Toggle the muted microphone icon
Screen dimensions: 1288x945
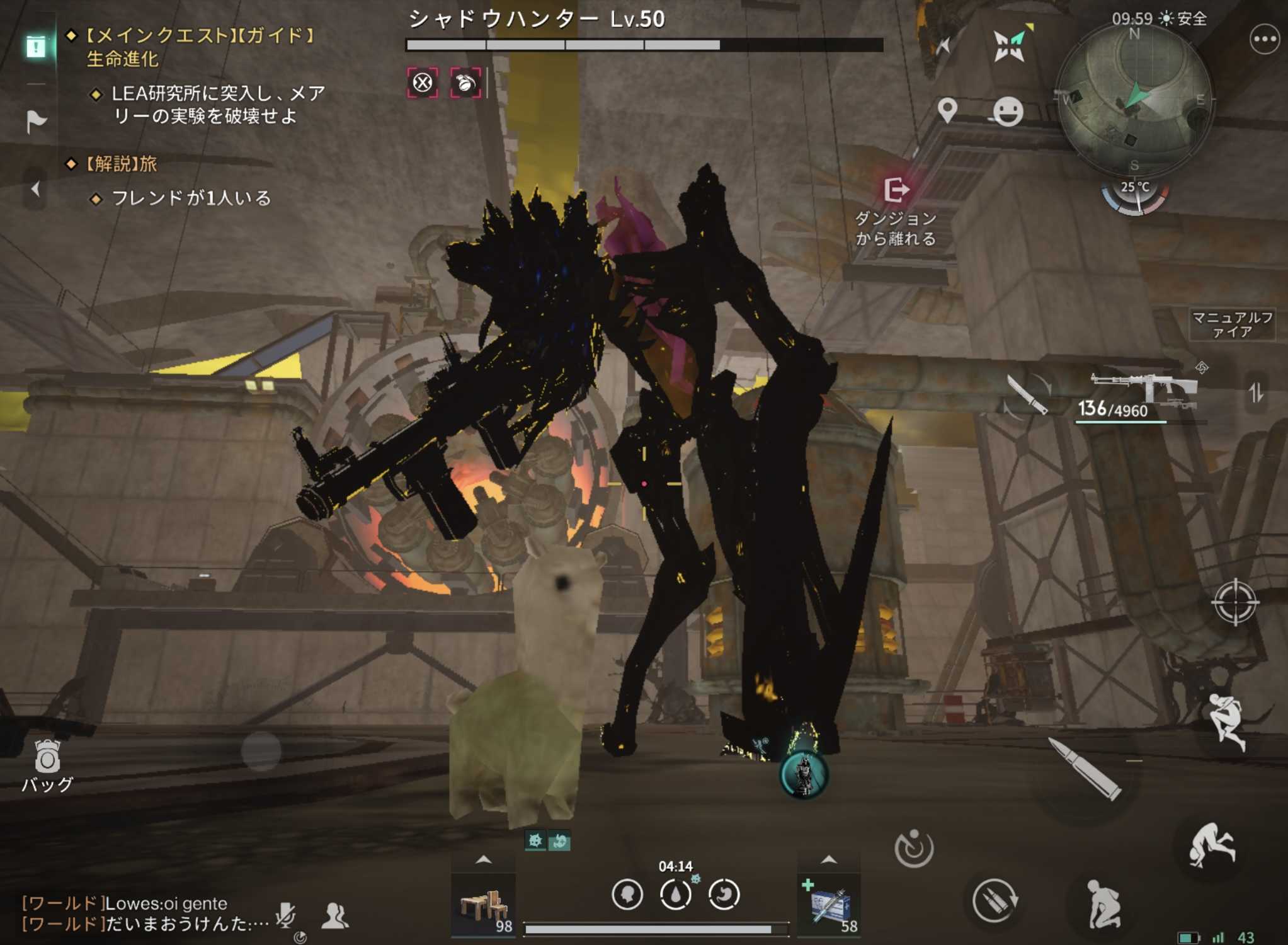[286, 915]
